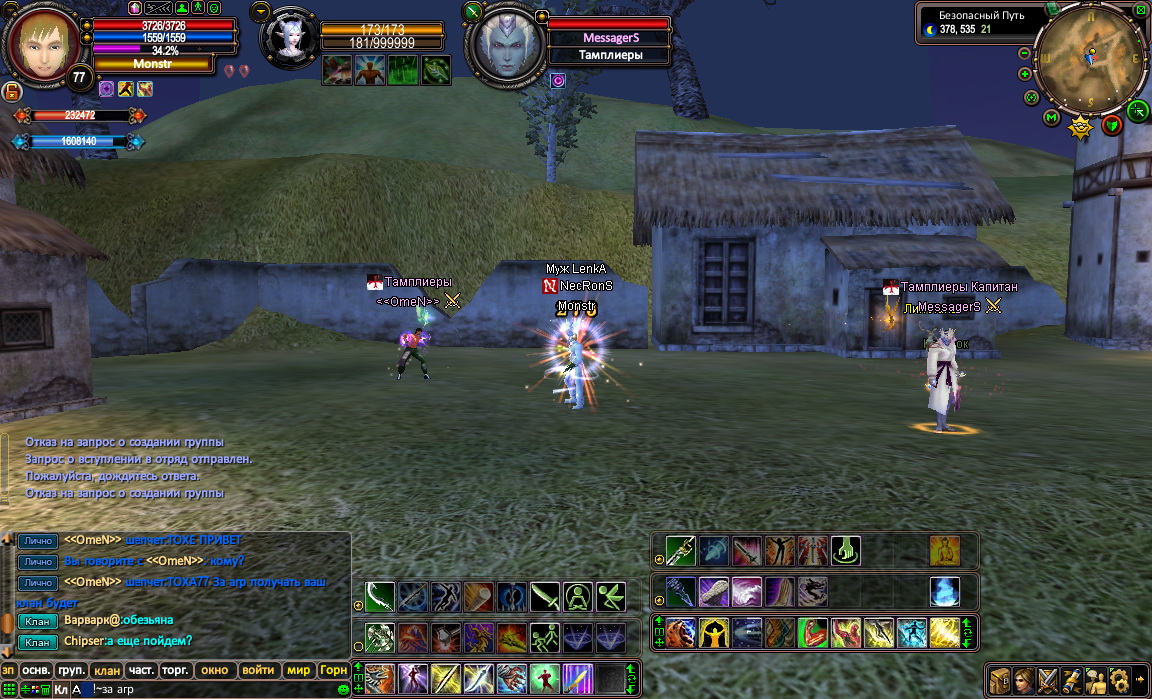Open the crossed swords skills menu
Viewport: 1152px width, 699px height.
pos(1047,679)
